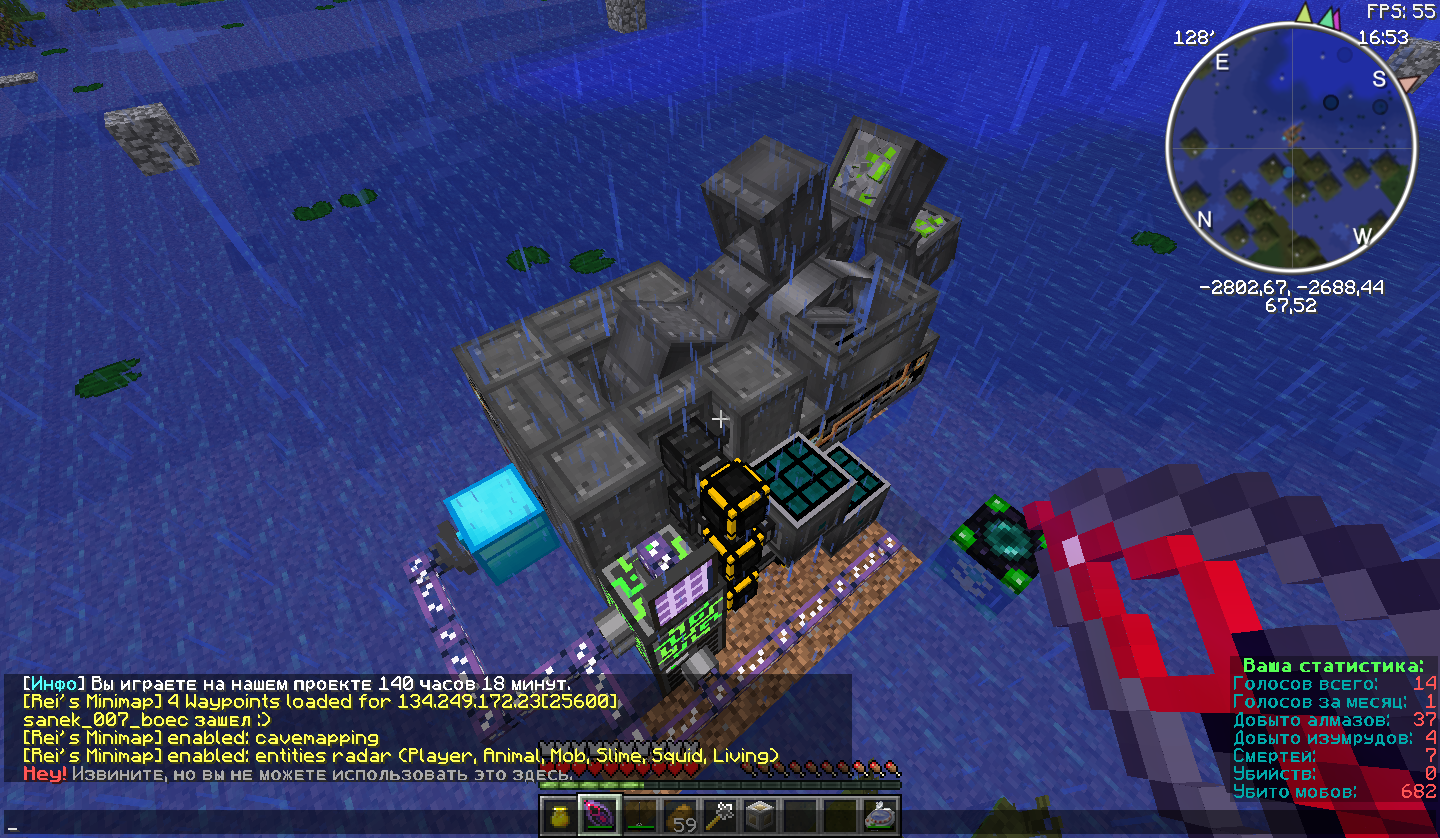Pick the wand with white head slot
The image size is (1440, 838).
point(721,815)
